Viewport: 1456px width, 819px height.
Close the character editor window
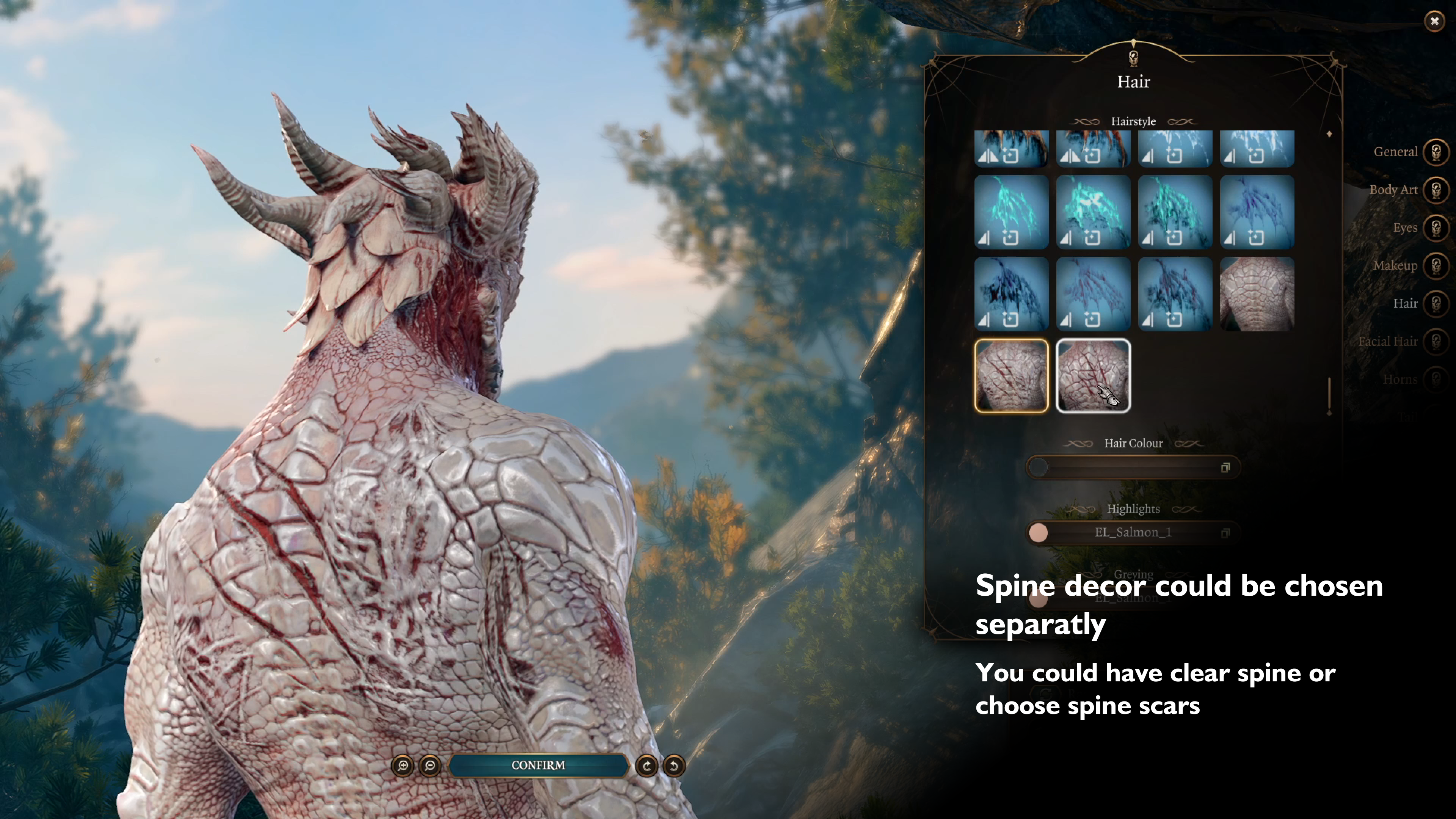[x=1434, y=22]
